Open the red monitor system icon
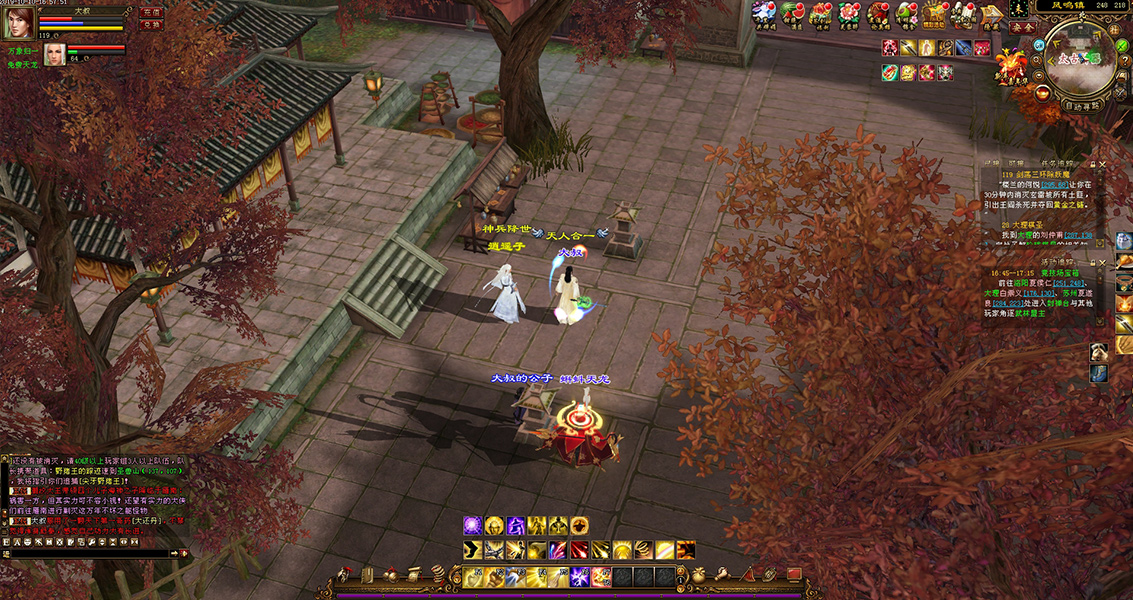Image resolution: width=1133 pixels, height=600 pixels. pyautogui.click(x=794, y=575)
